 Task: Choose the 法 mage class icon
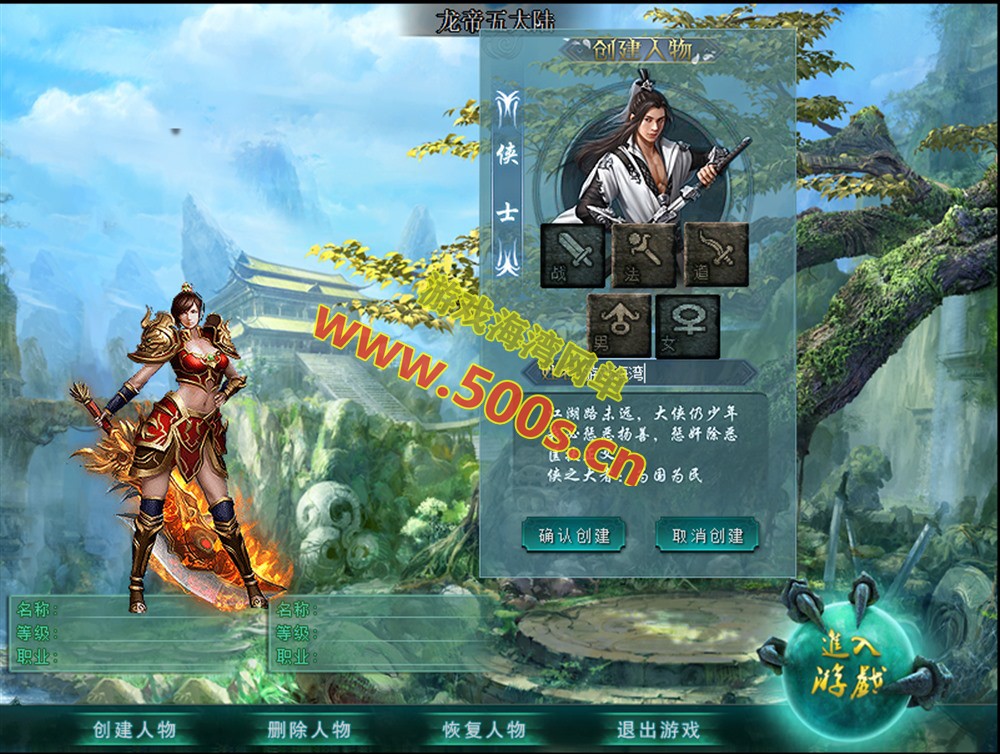coord(645,256)
